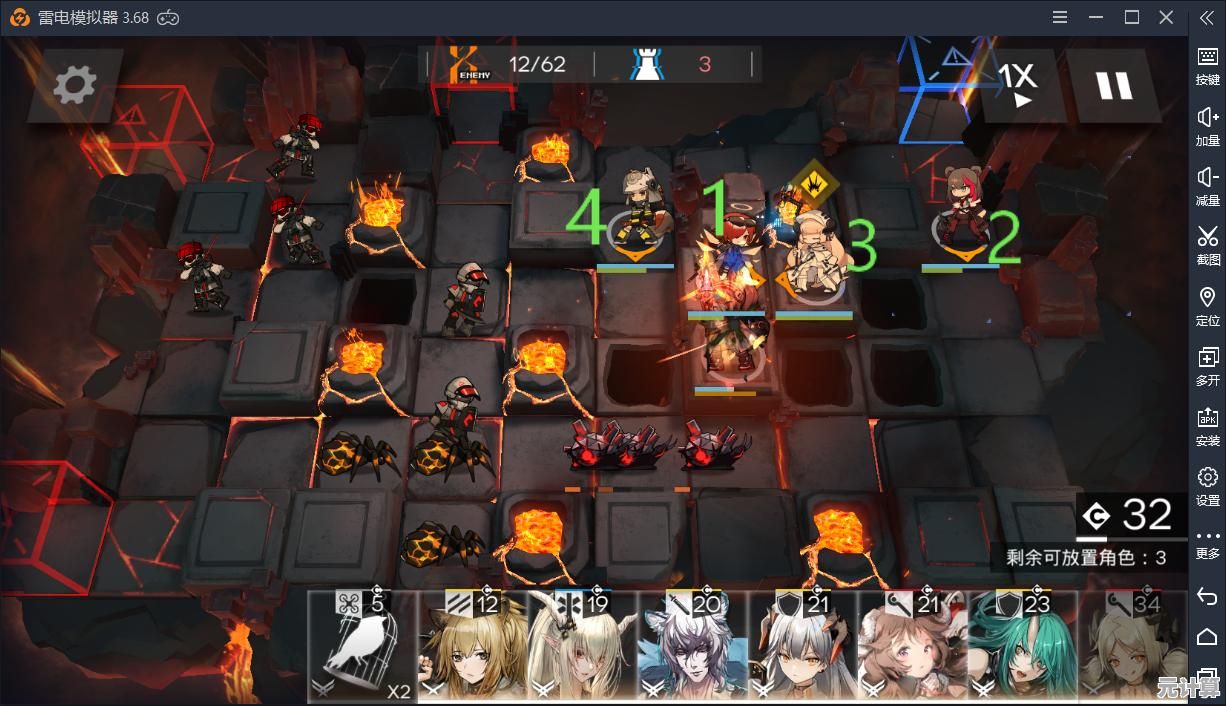This screenshot has width=1226, height=706.
Task: Choose the brown-haired caster card costing 21
Action: (911, 648)
